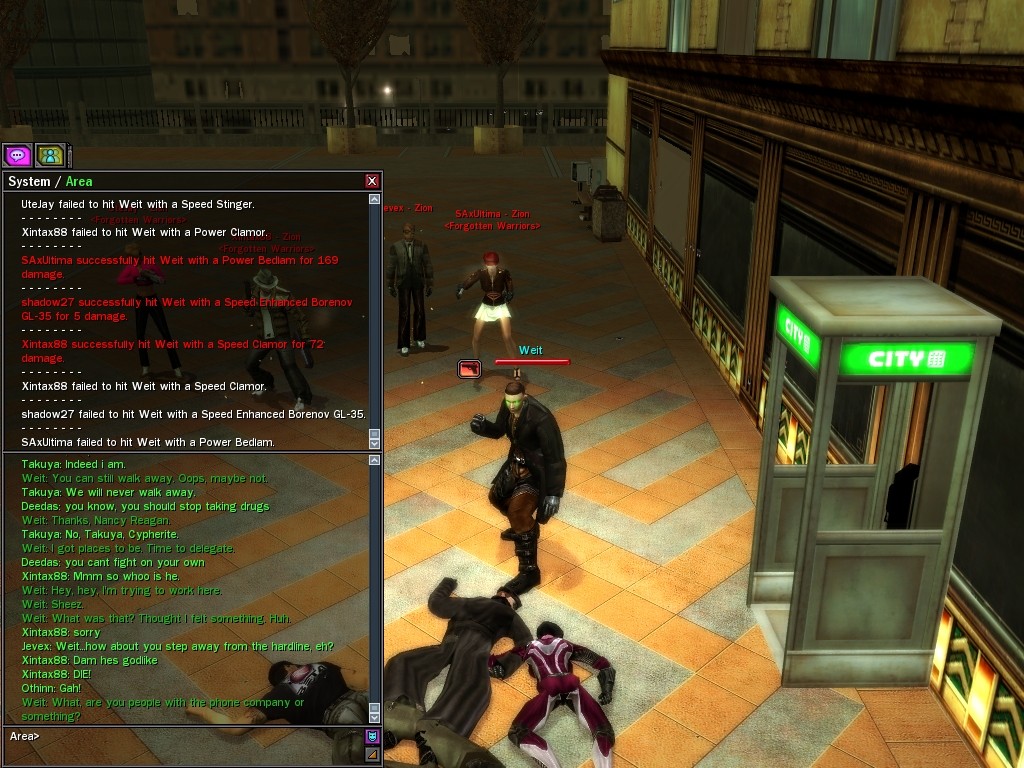Click the area chat scroll-up arrow

pyautogui.click(x=375, y=461)
